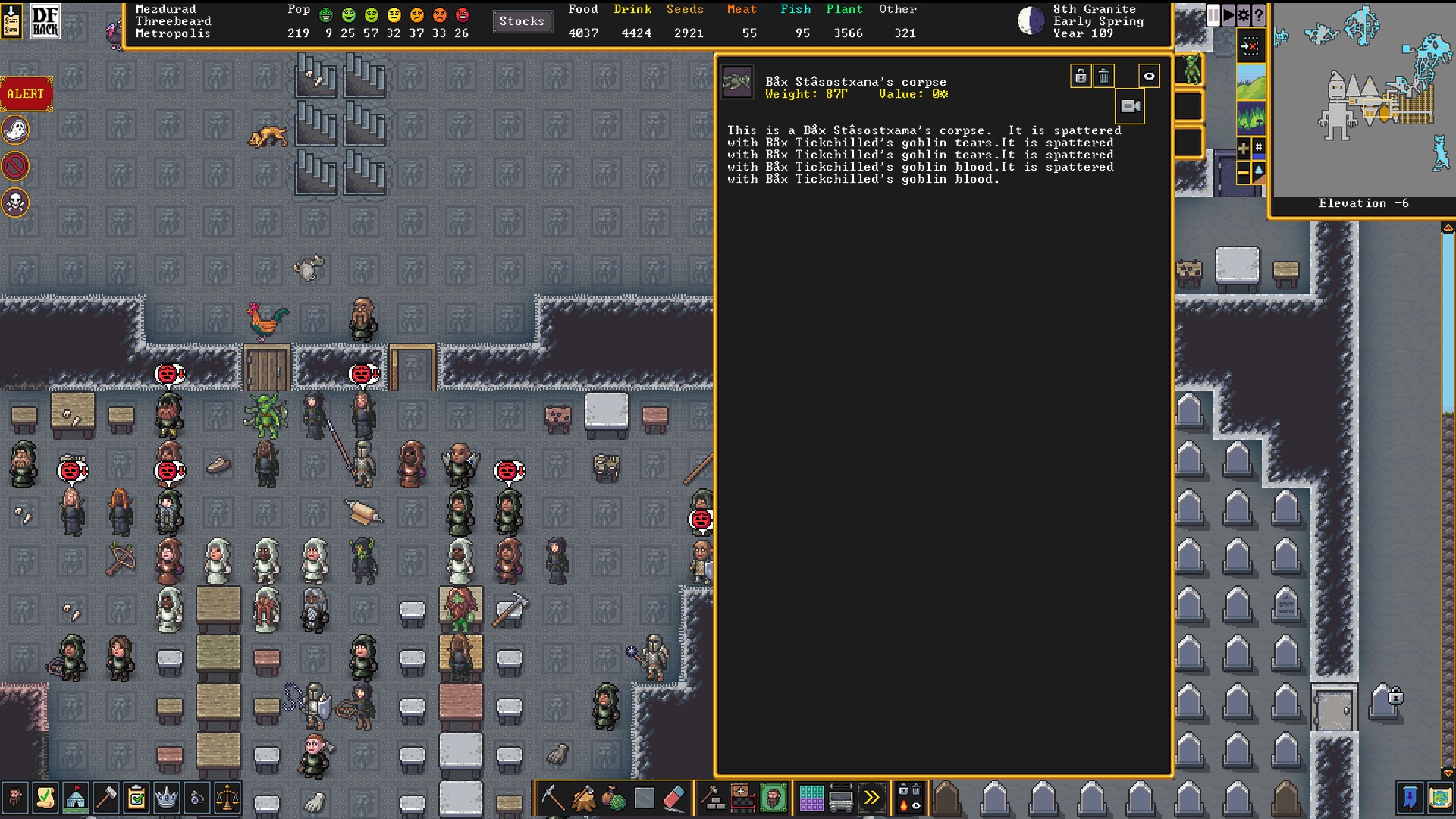Open the nobles crown screen
The width and height of the screenshot is (1456, 819).
[166, 798]
